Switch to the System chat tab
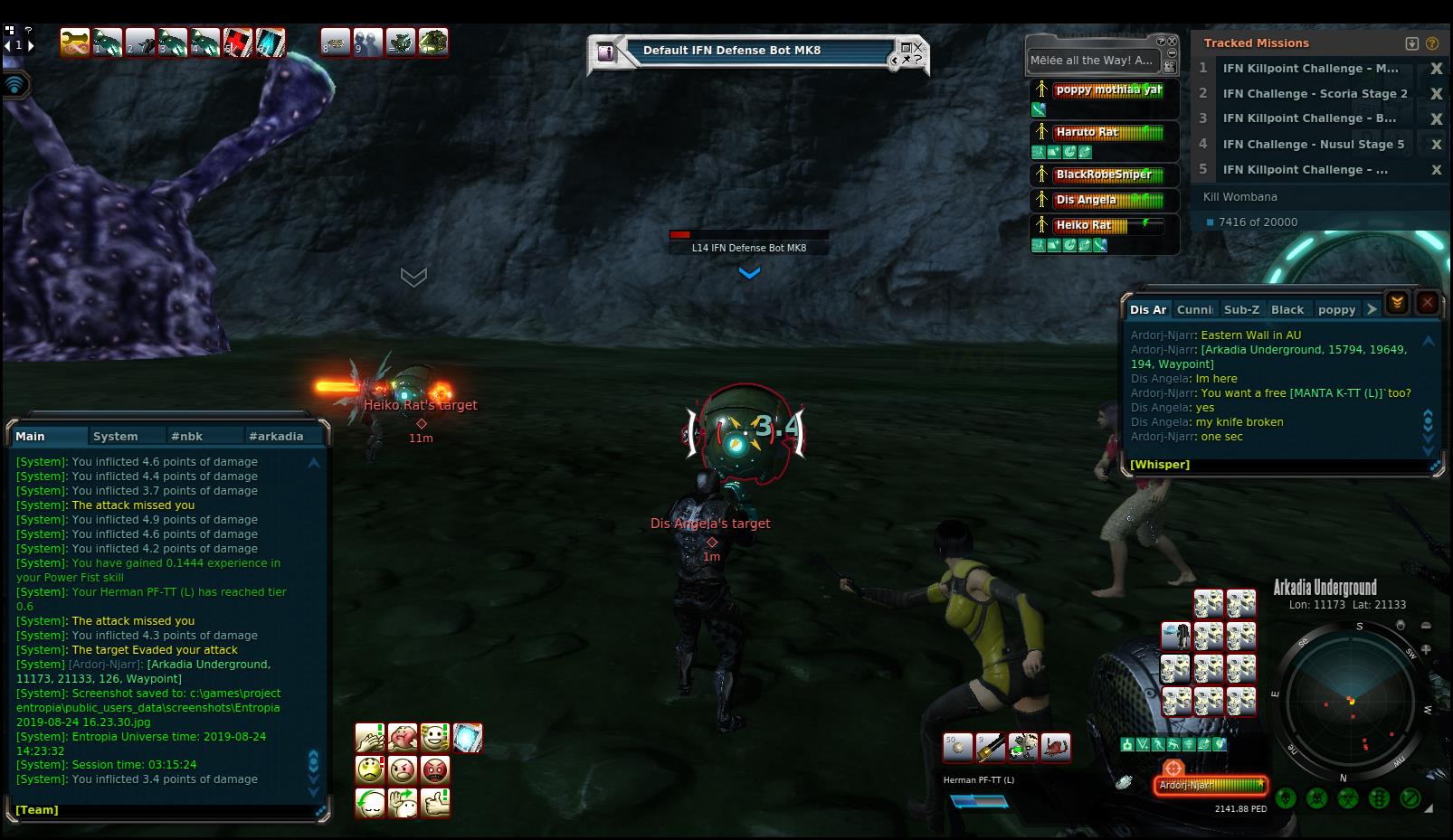The width and height of the screenshot is (1453, 840). 115,436
